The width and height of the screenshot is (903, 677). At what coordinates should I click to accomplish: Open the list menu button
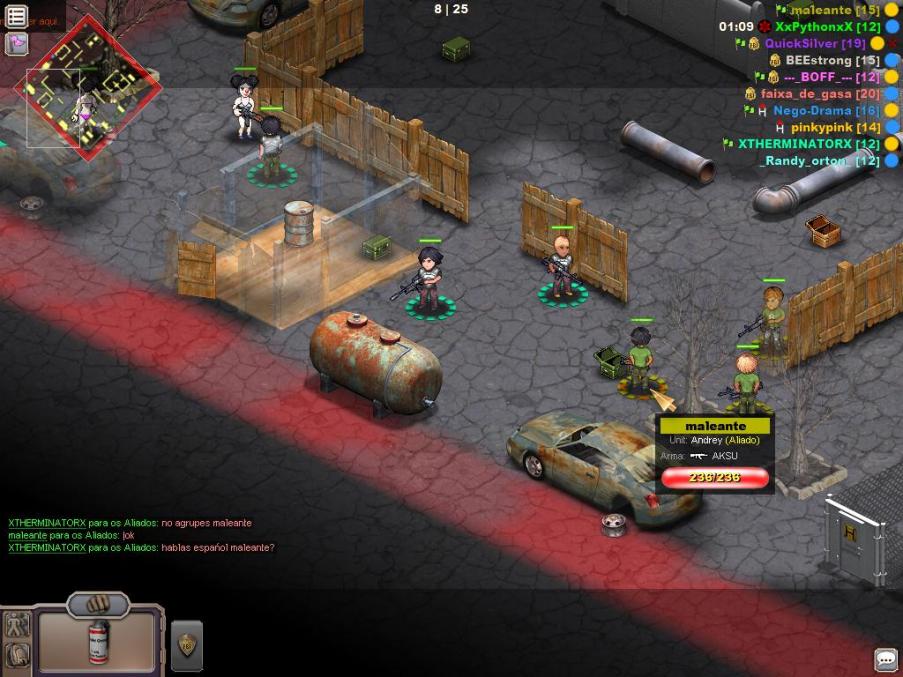(x=17, y=16)
